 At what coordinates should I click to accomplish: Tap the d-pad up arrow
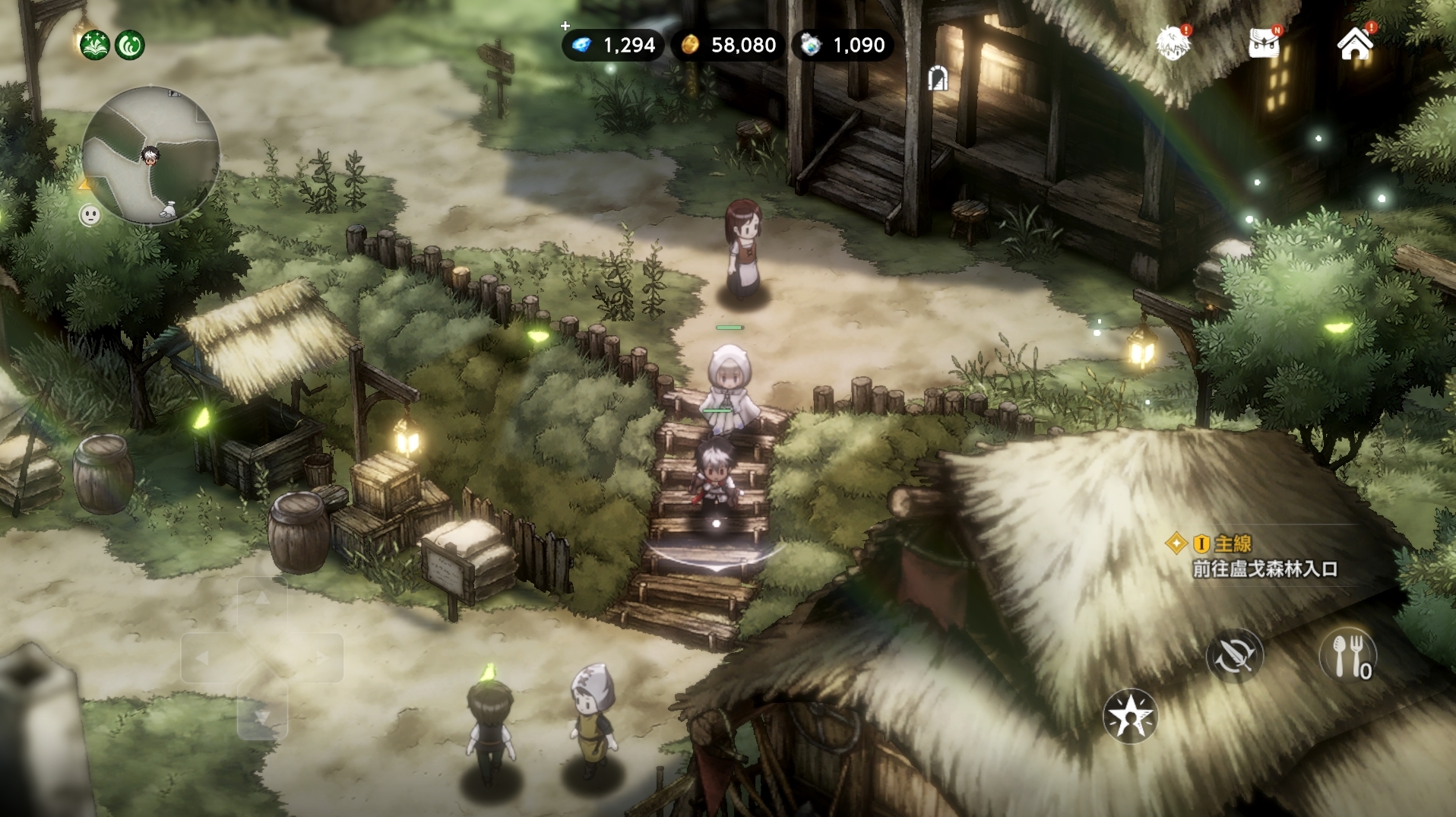[x=262, y=600]
